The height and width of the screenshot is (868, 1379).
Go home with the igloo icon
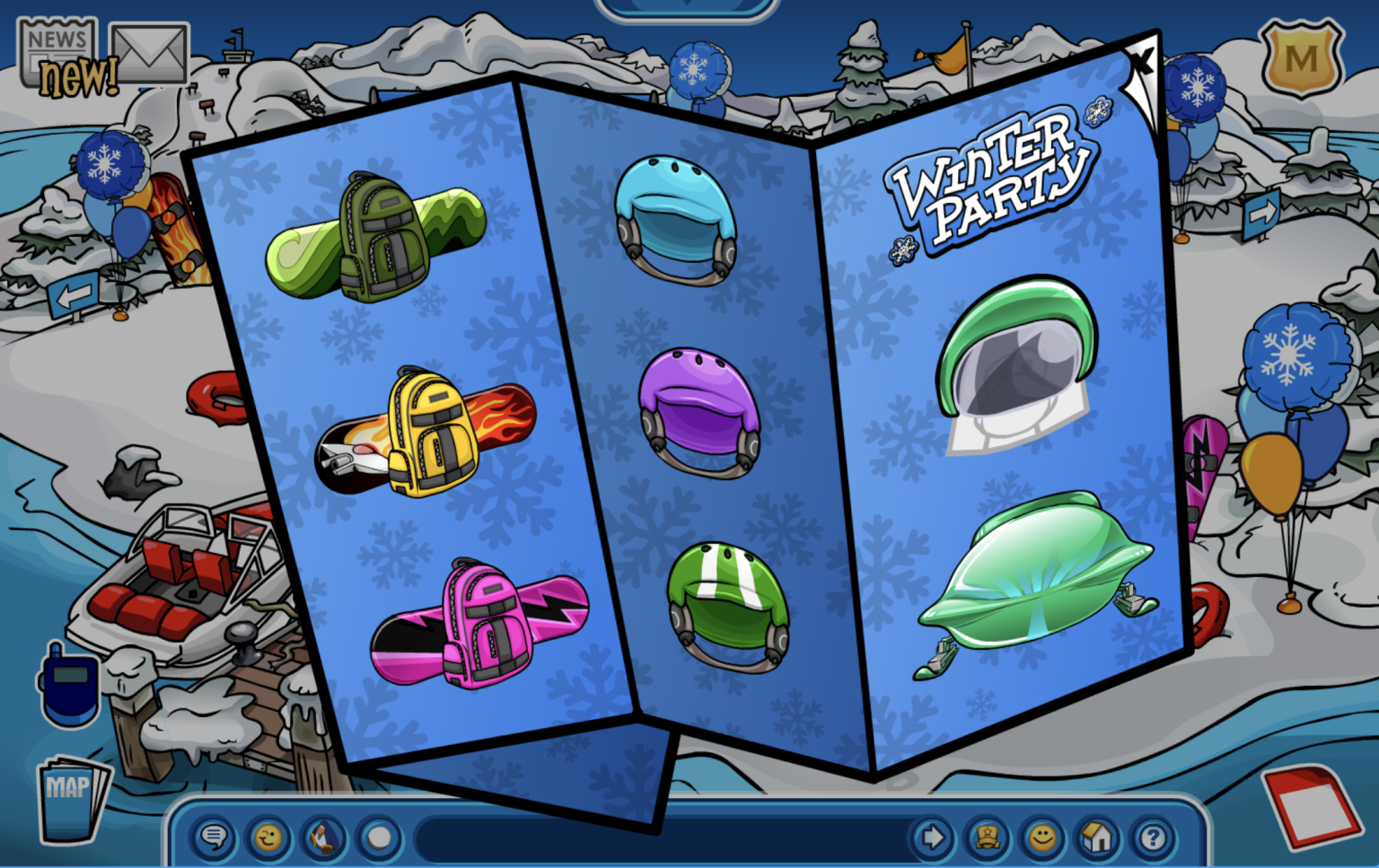[x=1095, y=838]
